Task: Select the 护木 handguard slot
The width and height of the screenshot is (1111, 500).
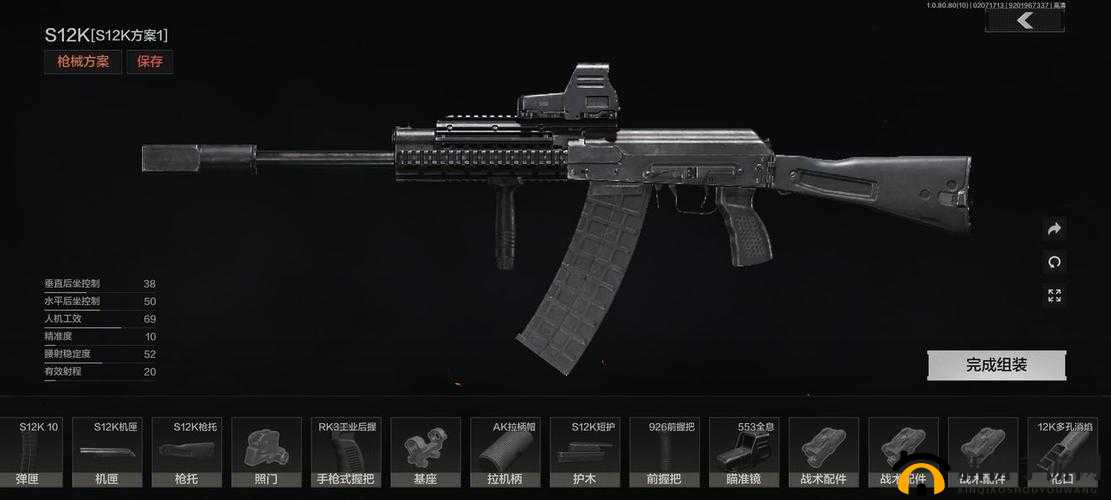Action: tap(585, 453)
